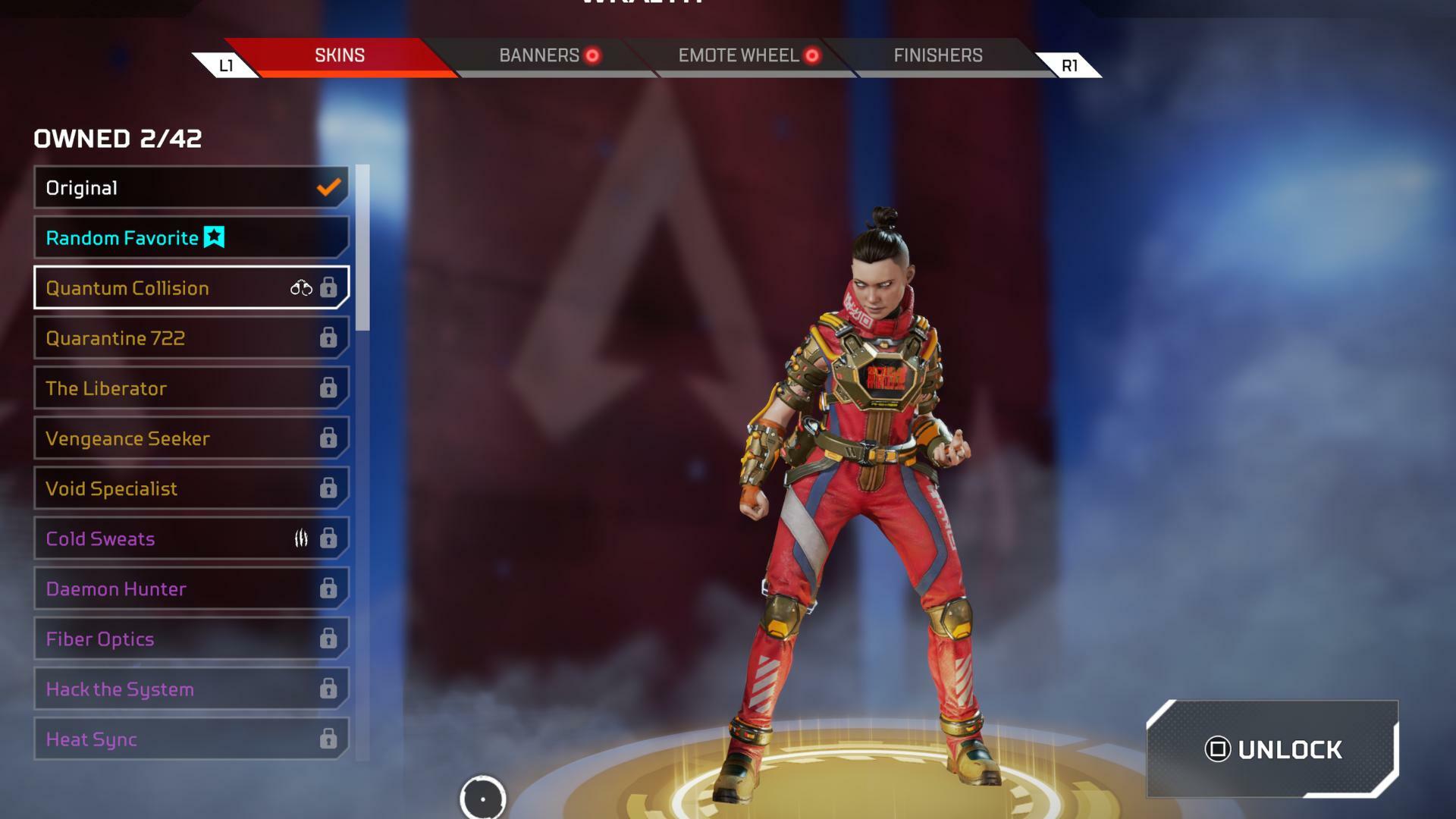Select the Cold Sweats skin

pyautogui.click(x=191, y=538)
